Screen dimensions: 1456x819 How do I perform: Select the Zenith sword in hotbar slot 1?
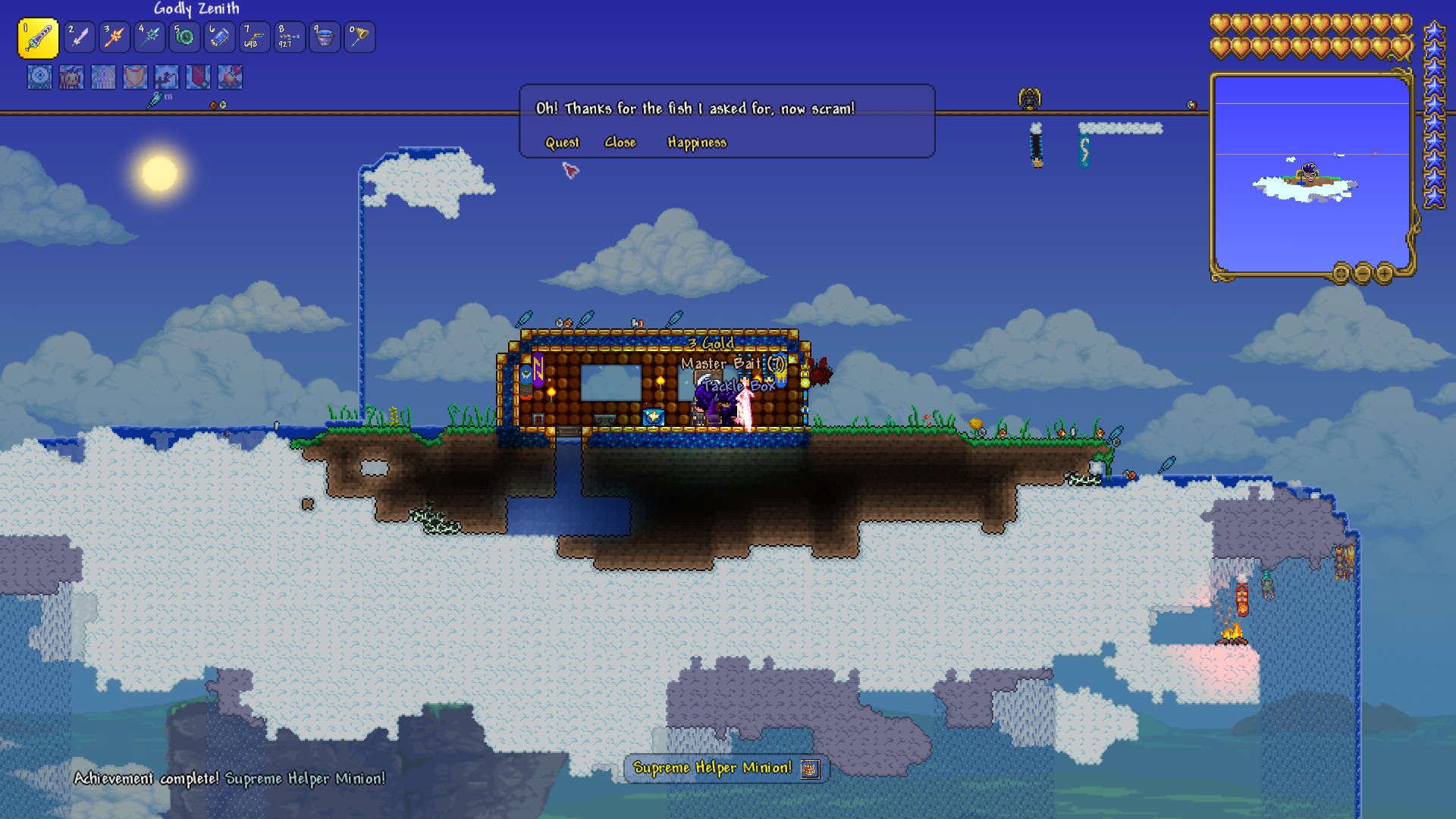pyautogui.click(x=39, y=36)
